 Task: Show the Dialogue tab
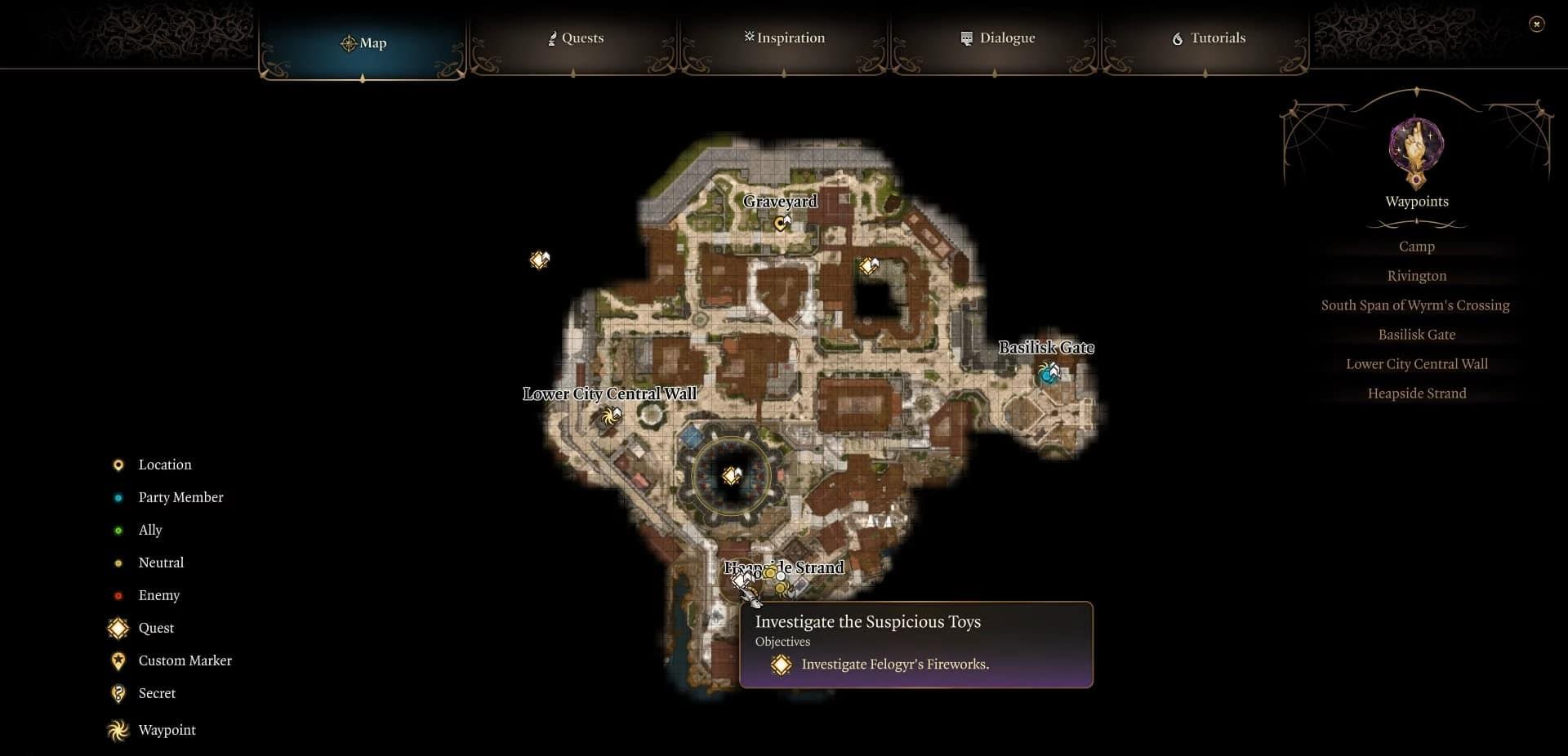coord(997,38)
